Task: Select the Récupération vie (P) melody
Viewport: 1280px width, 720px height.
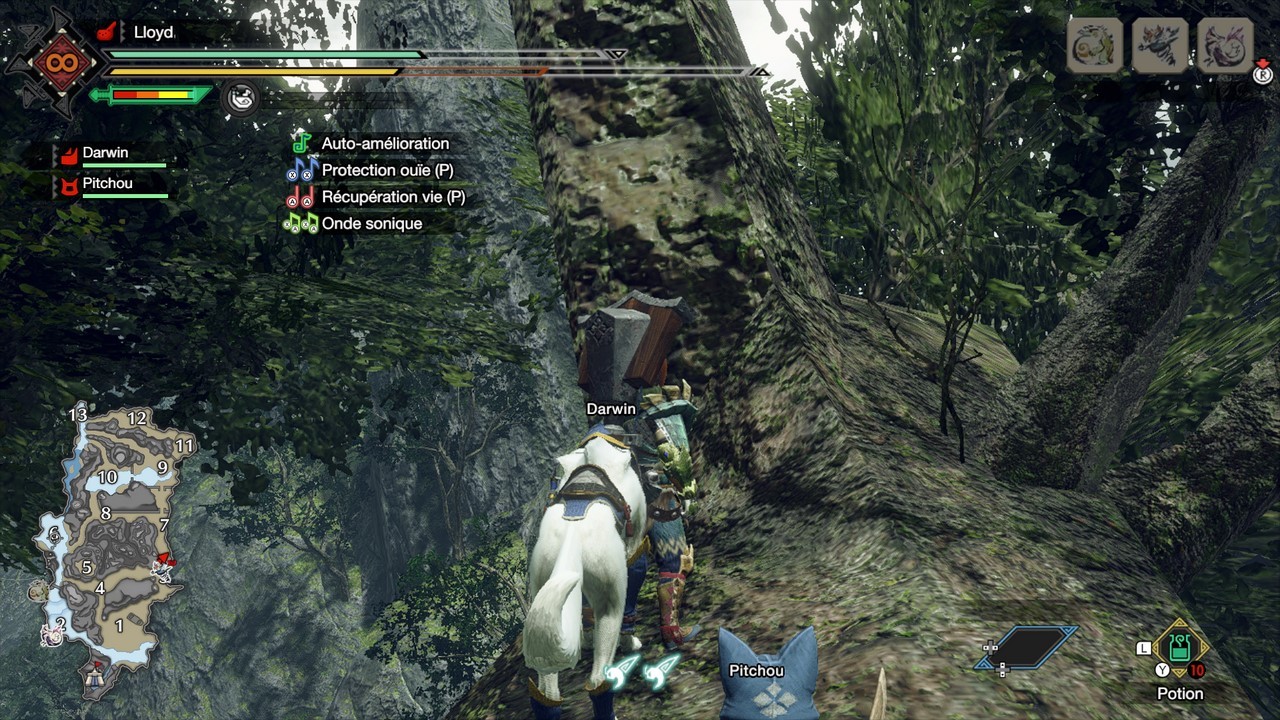Action: tap(393, 197)
